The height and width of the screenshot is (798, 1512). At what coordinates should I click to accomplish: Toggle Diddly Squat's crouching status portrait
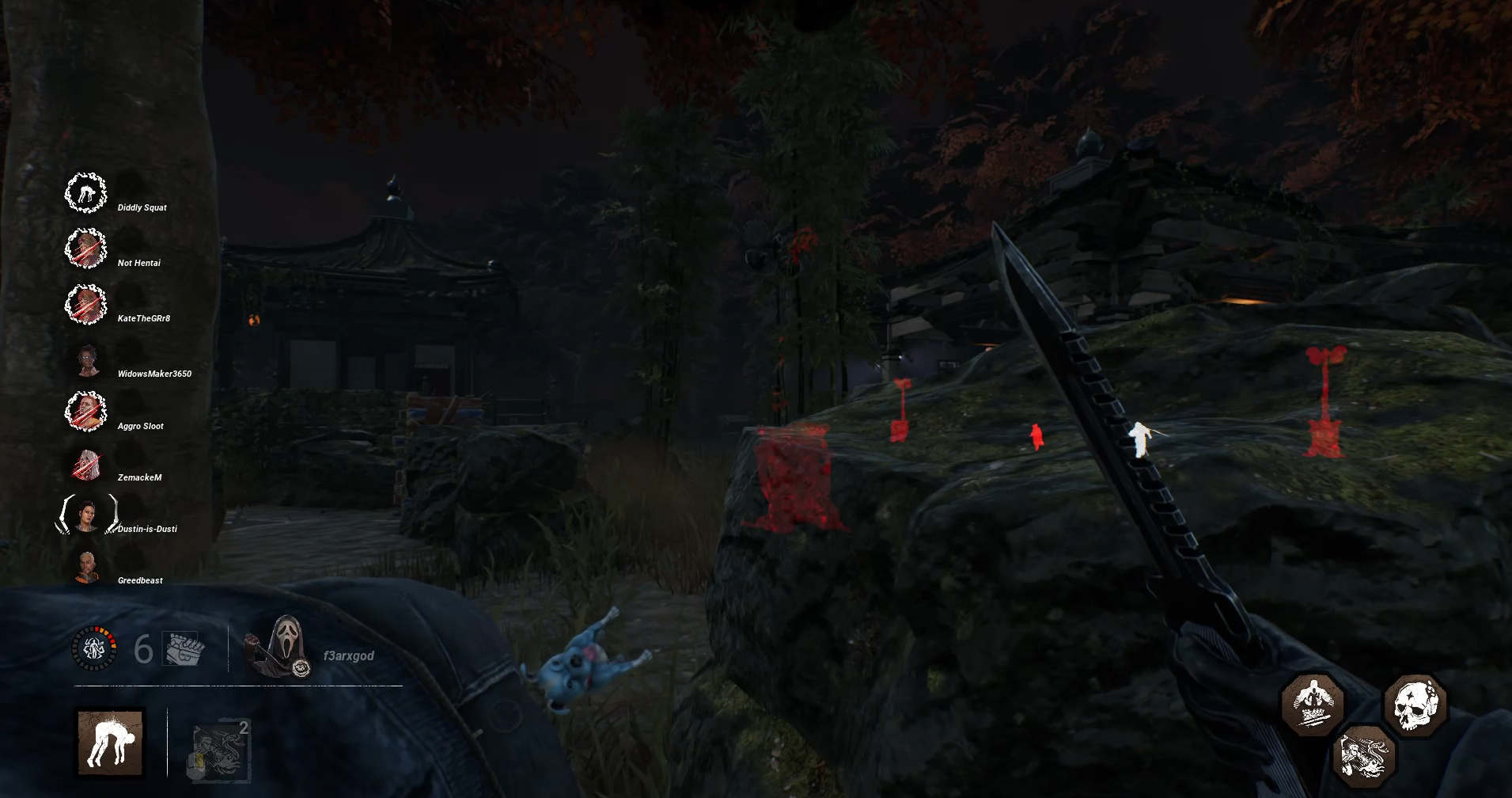[87, 192]
